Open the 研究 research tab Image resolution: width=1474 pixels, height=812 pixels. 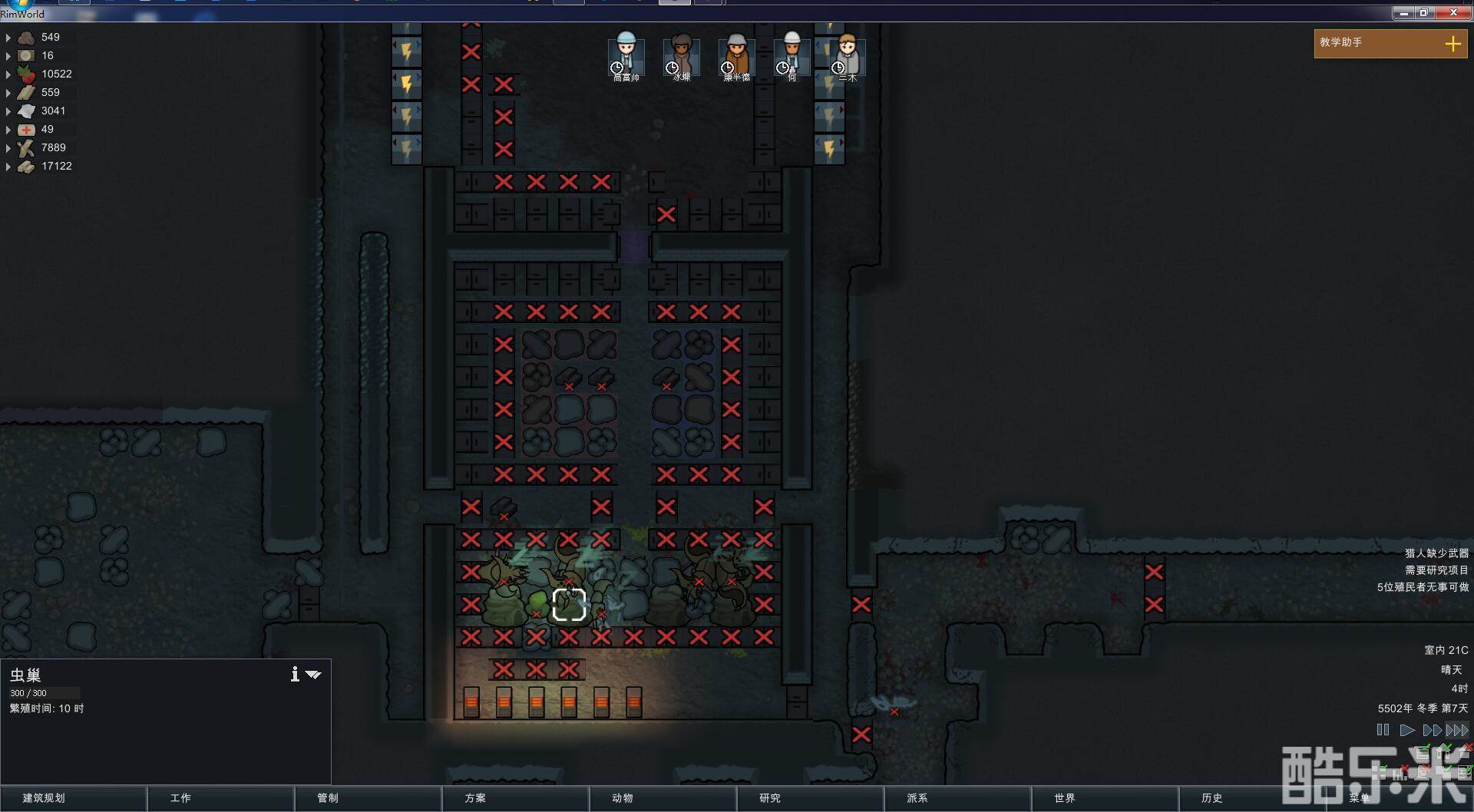pyautogui.click(x=810, y=798)
